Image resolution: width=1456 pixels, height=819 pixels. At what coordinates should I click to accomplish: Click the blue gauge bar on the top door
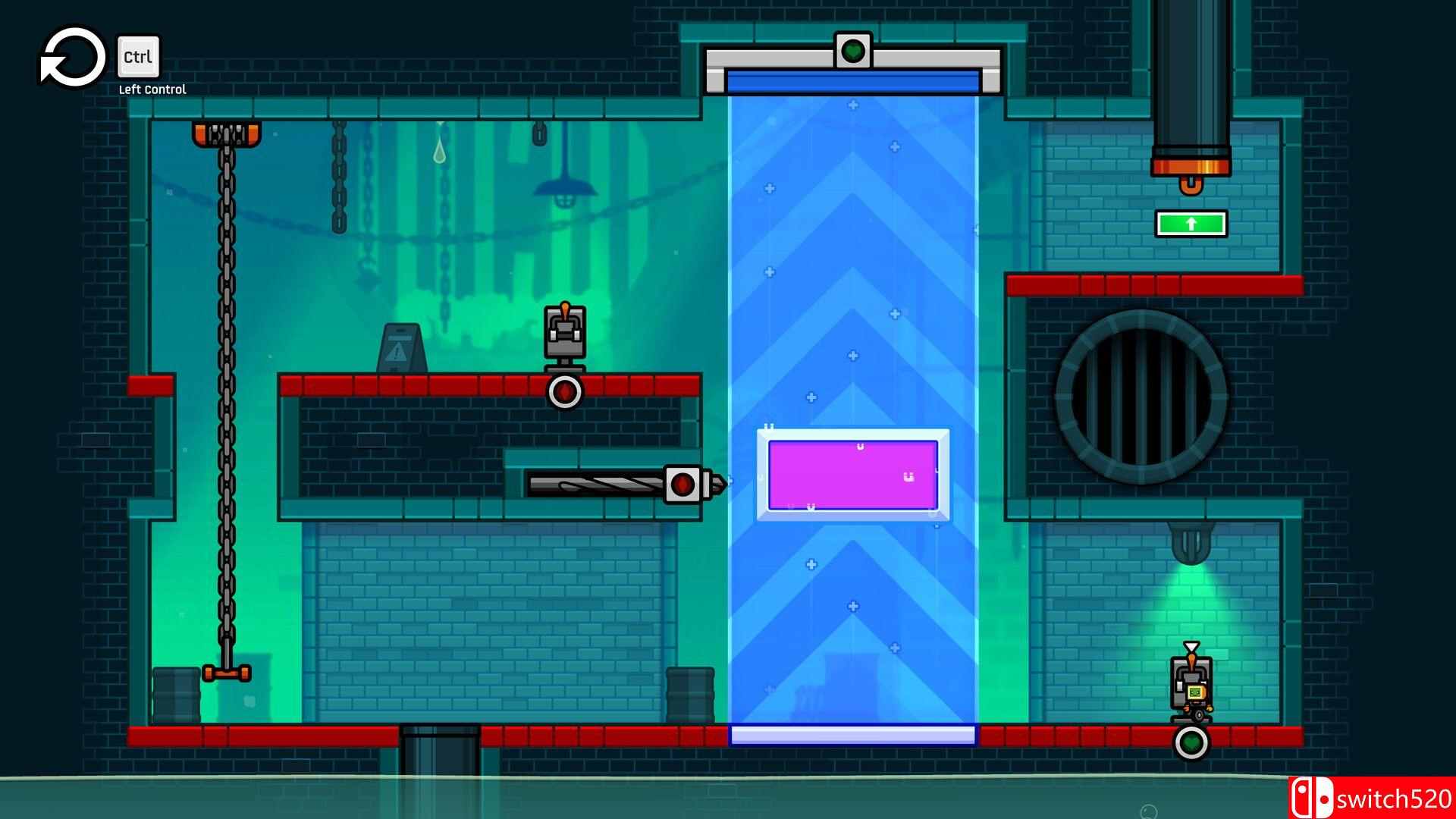(x=852, y=78)
